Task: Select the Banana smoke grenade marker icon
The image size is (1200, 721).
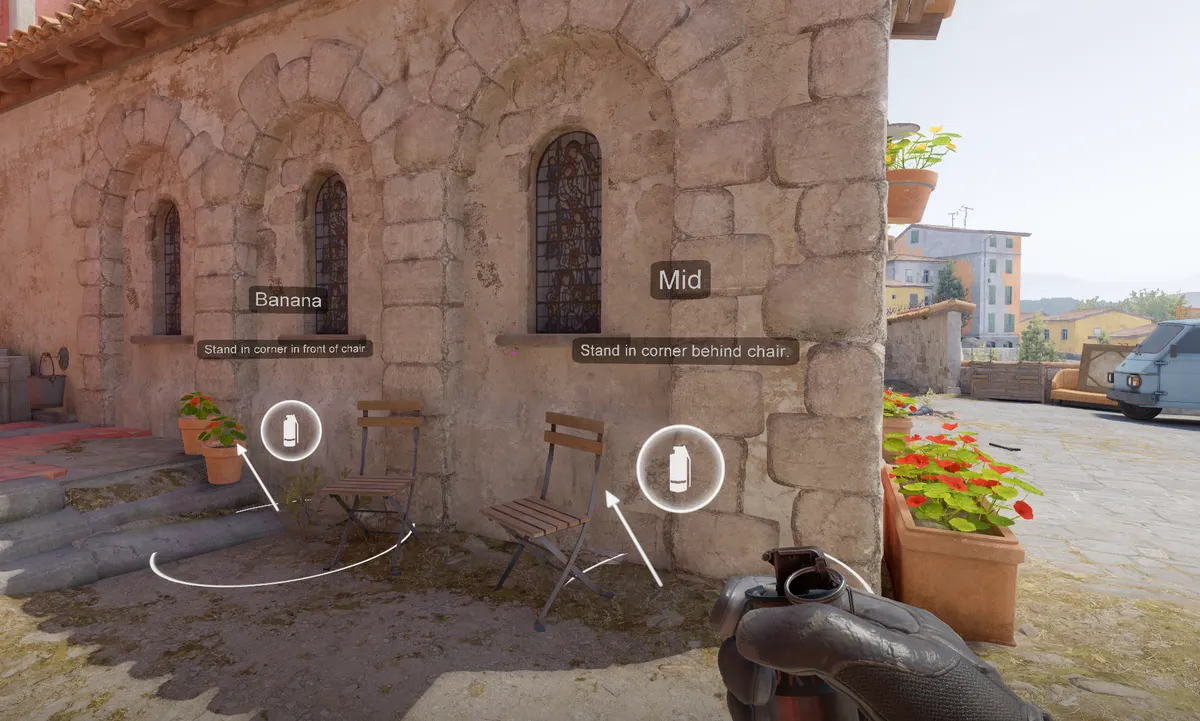Action: click(291, 431)
